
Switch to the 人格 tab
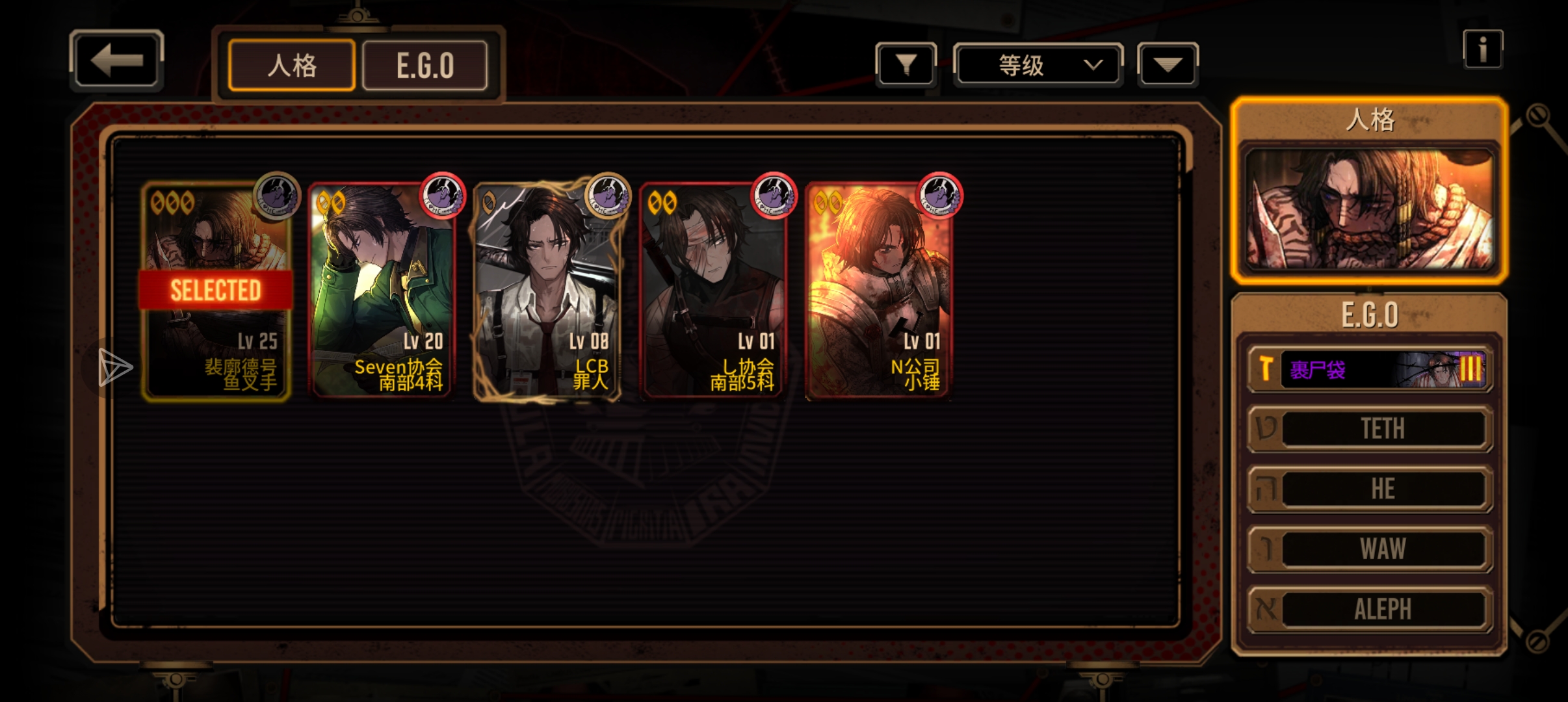292,65
